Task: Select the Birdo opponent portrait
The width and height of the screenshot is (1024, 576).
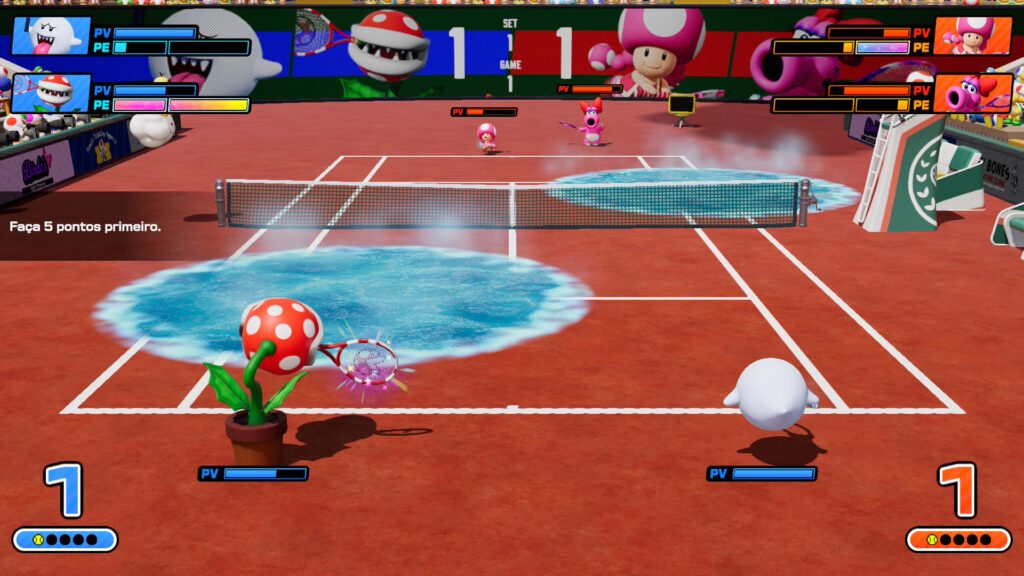Action: (x=972, y=93)
